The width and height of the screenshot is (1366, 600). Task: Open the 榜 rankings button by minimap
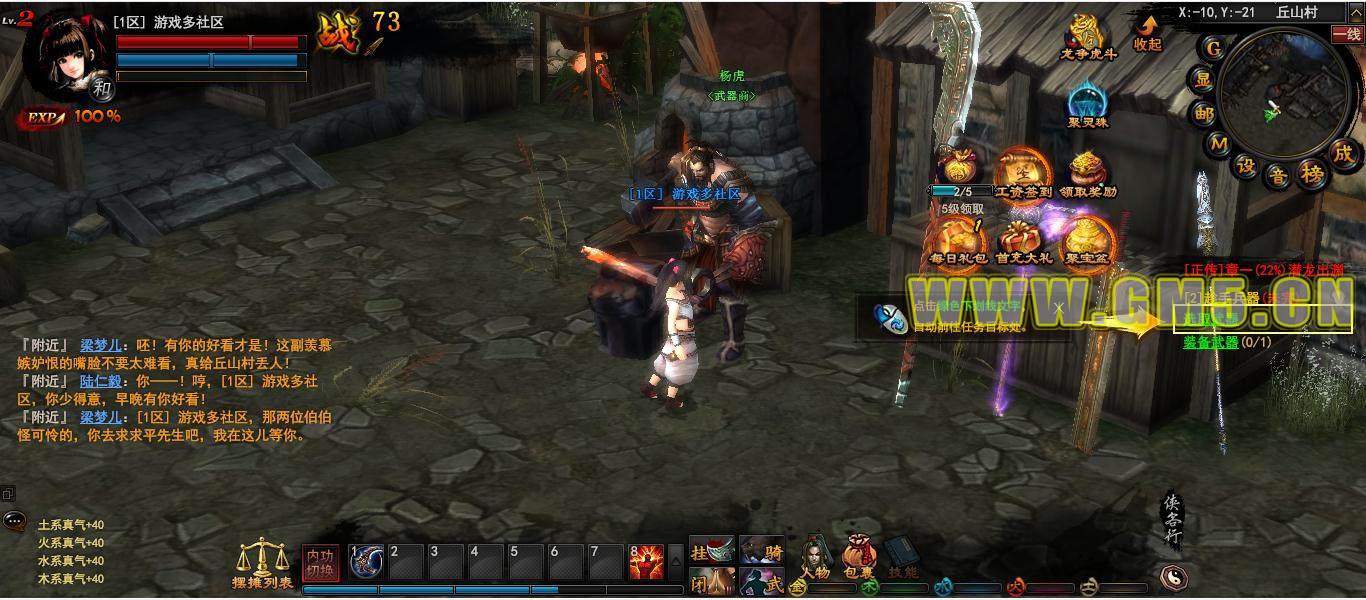click(x=1311, y=174)
